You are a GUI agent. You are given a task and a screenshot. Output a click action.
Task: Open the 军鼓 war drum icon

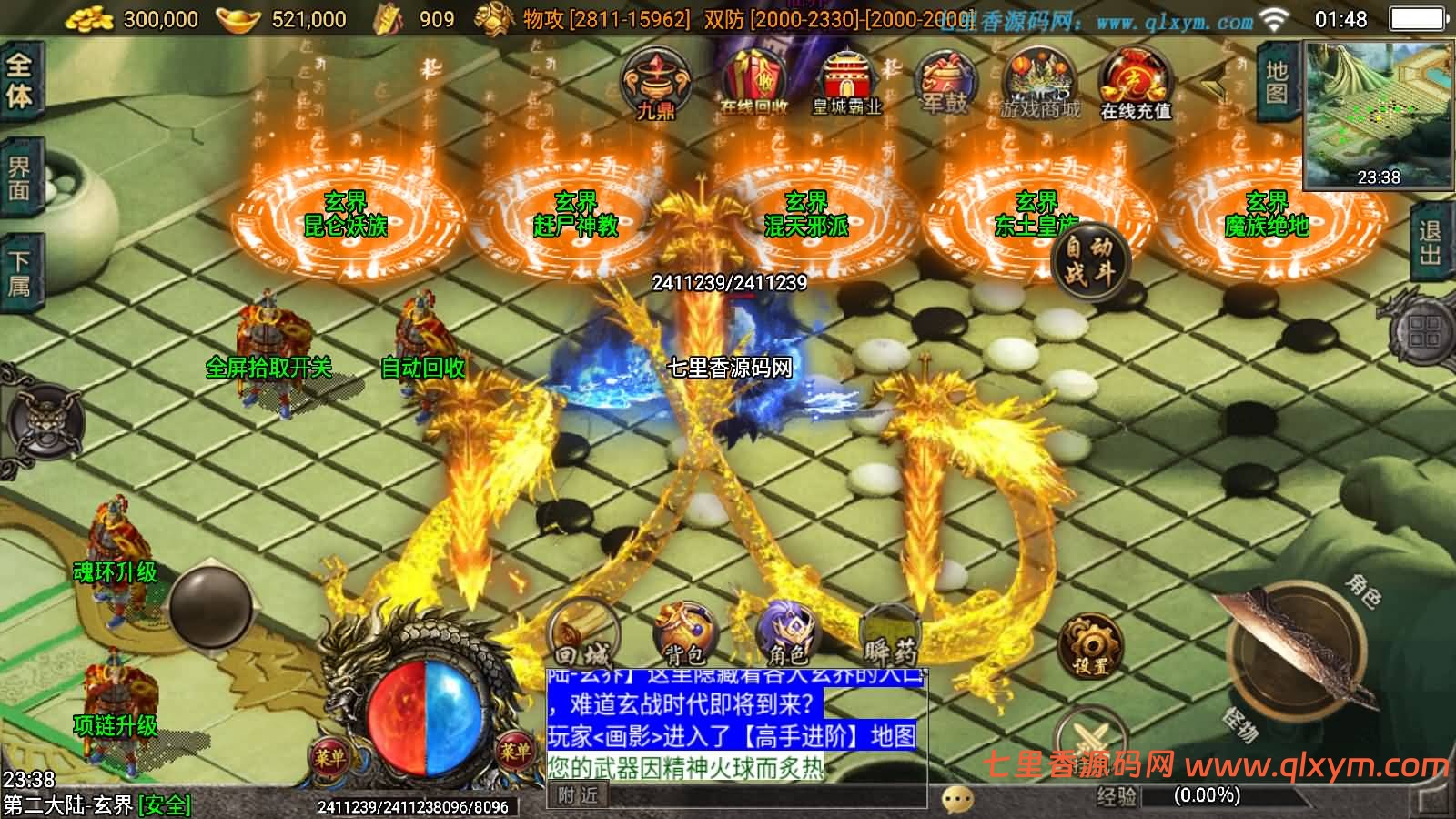[945, 82]
